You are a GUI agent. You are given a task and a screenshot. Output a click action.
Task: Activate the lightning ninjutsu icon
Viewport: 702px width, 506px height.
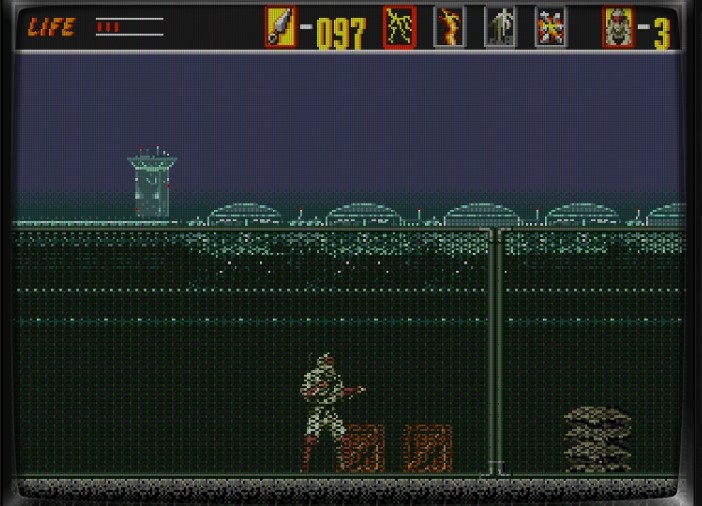pyautogui.click(x=399, y=27)
